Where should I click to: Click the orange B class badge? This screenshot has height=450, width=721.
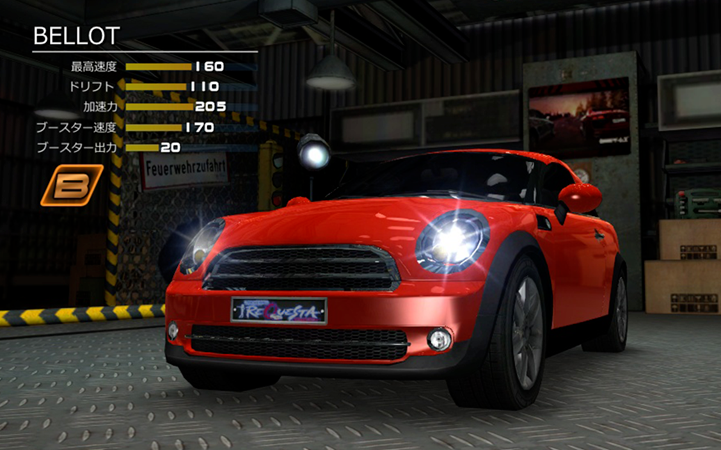coord(72,184)
